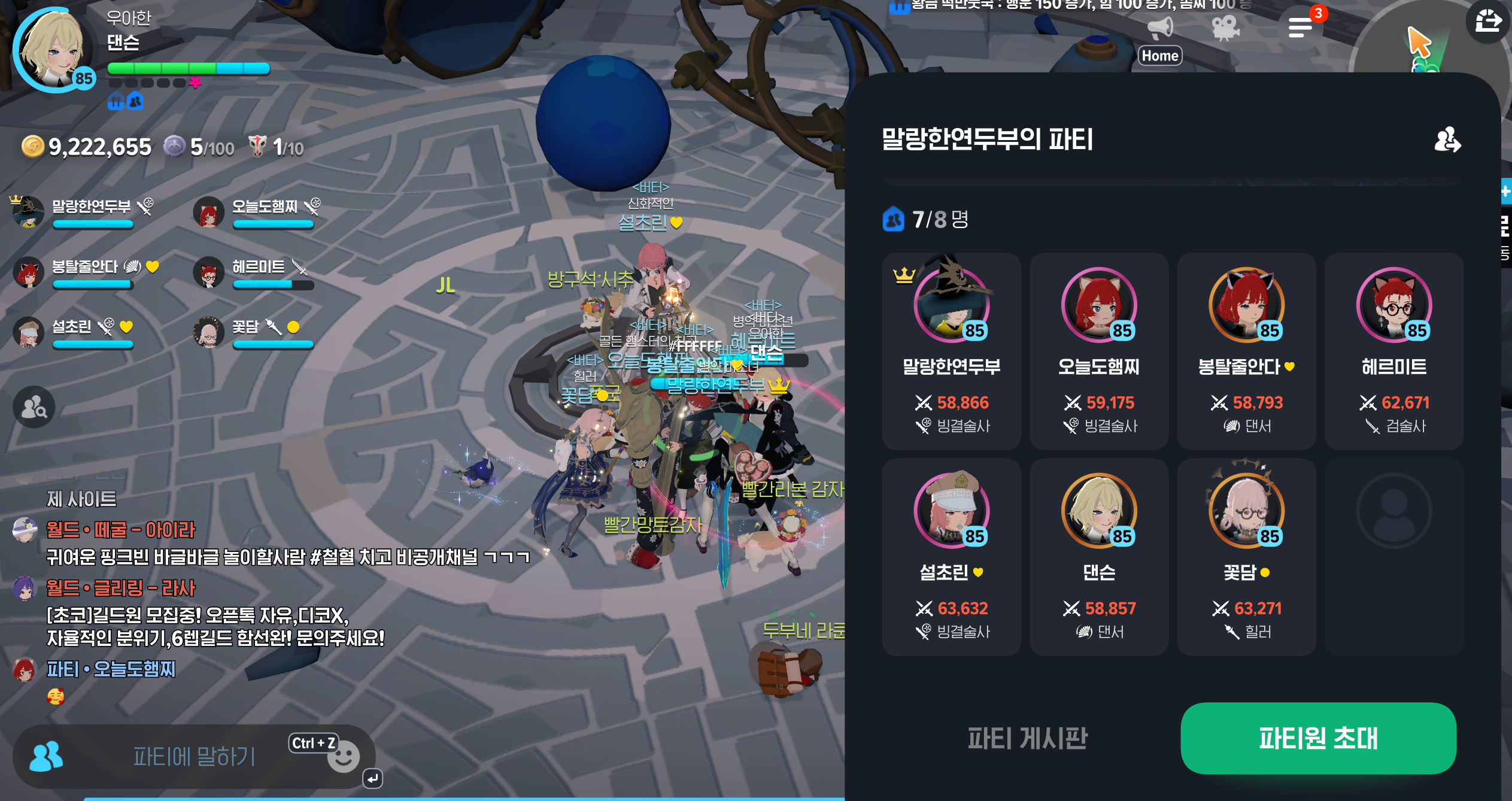Screen dimensions: 1512x801
Task: Open the megaphone announcement icon
Action: point(1159,28)
